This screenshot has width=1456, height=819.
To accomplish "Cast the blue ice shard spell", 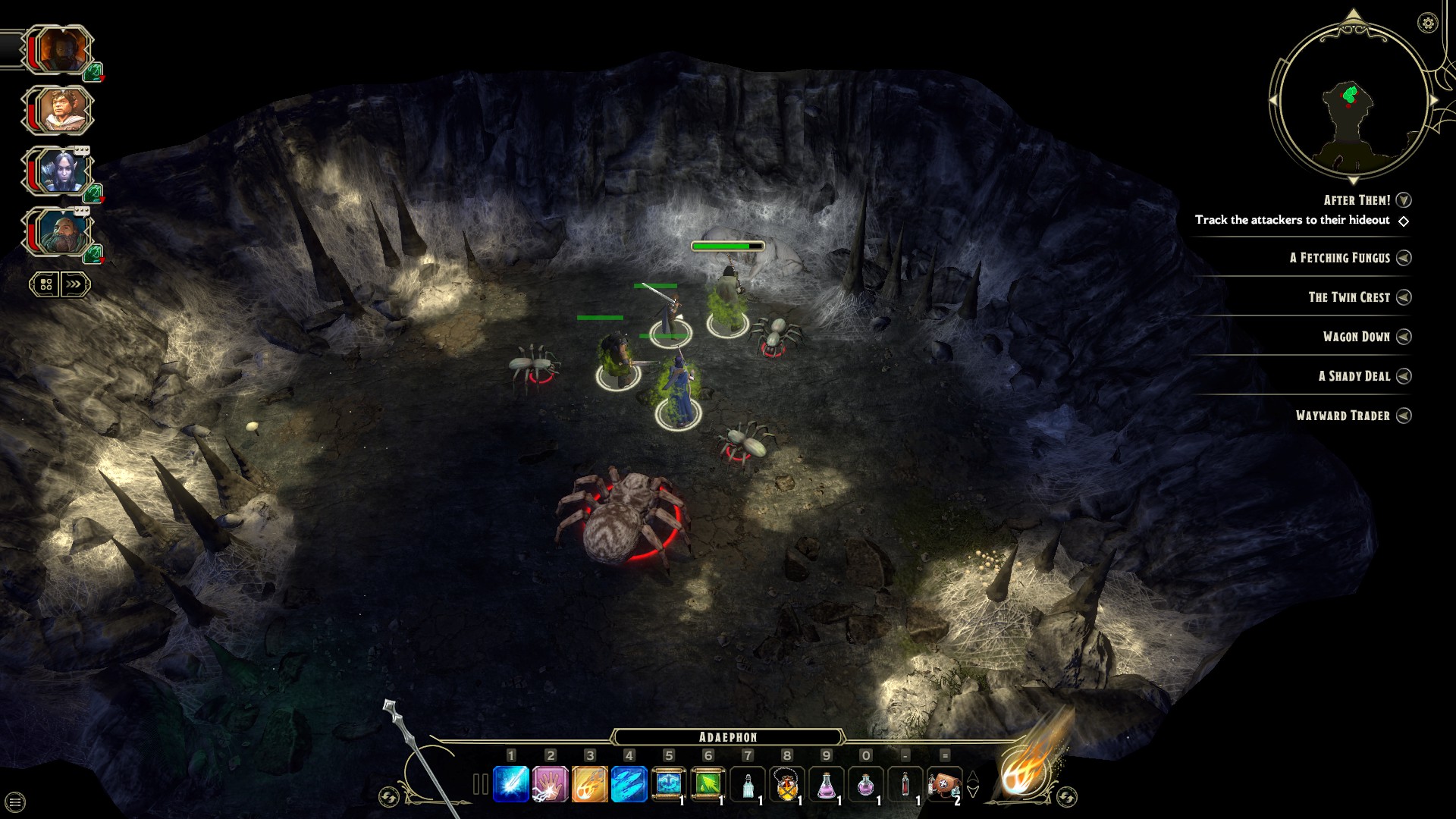I will click(511, 784).
